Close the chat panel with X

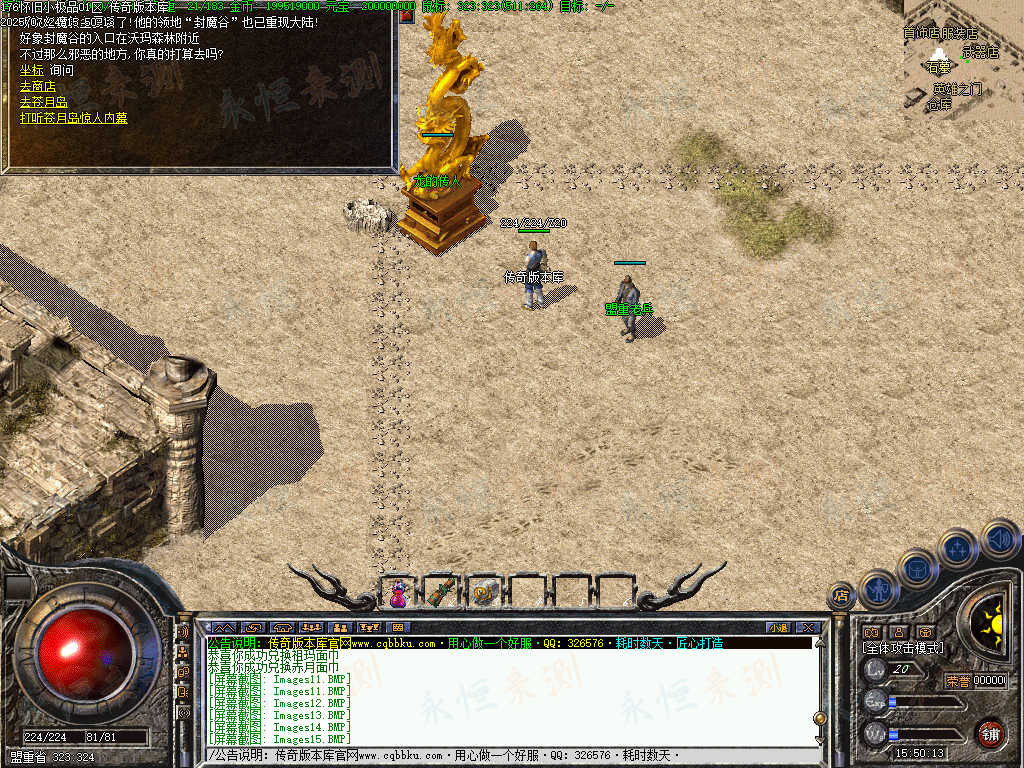click(808, 627)
